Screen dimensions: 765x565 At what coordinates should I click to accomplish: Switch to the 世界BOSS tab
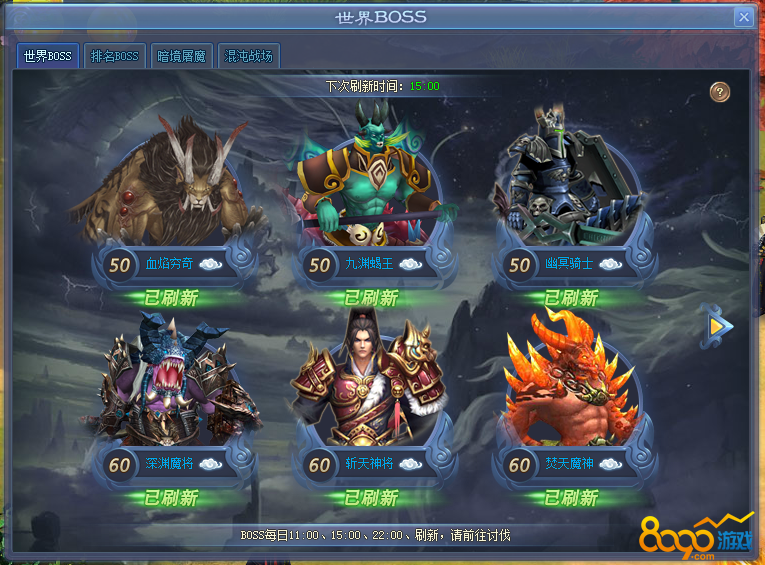[48, 56]
